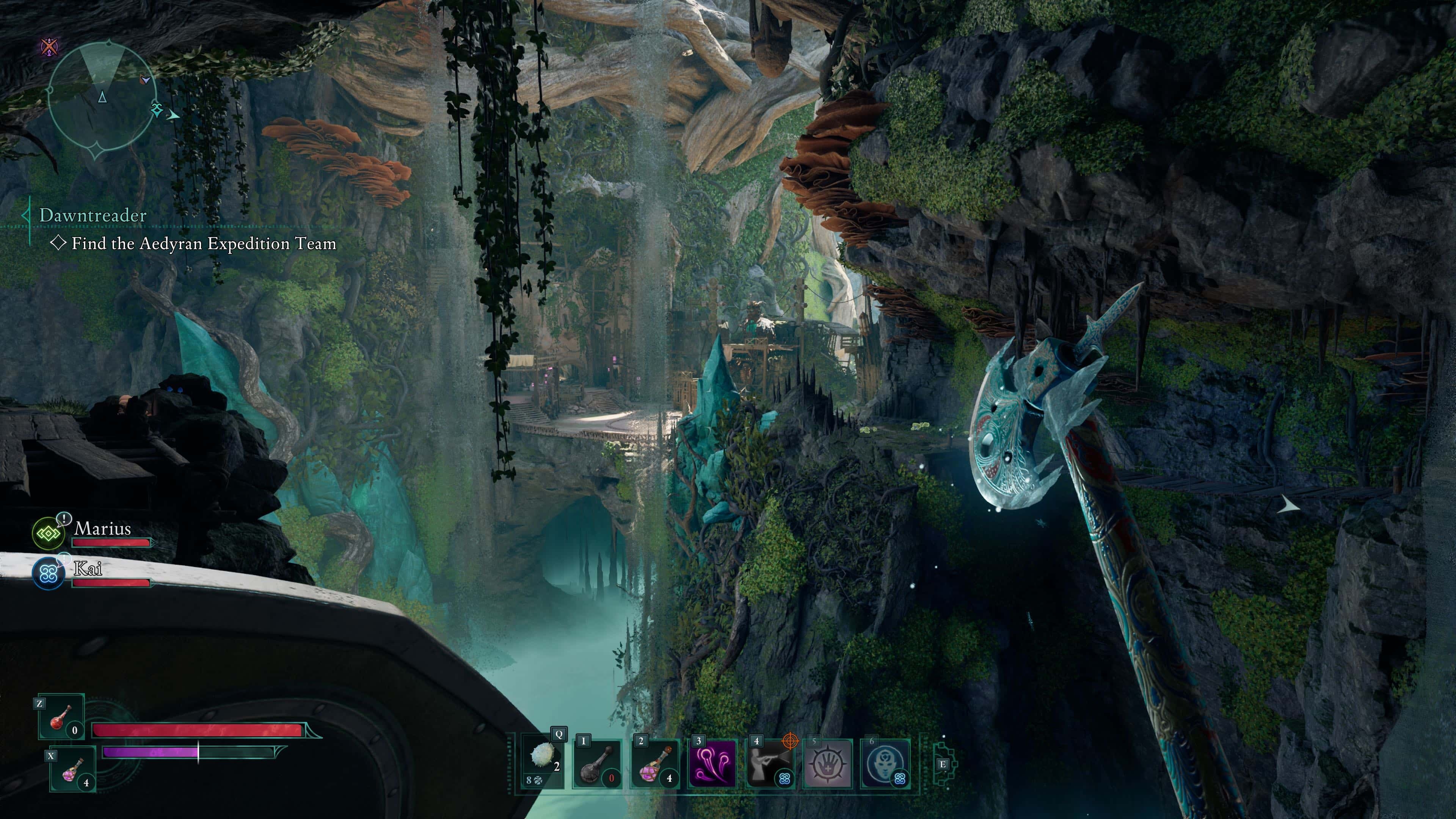Use the red health potion slot
Screen dimensions: 1456x819
coord(61,717)
